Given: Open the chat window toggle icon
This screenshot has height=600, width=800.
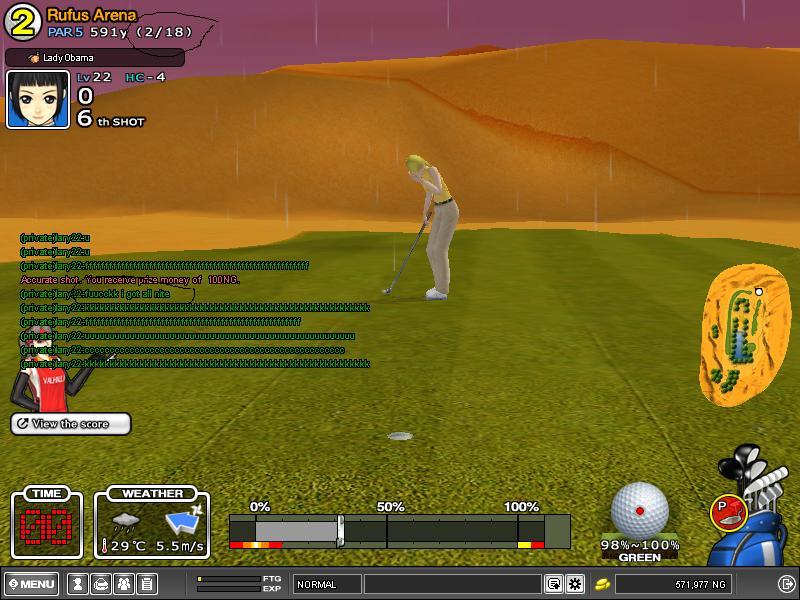Looking at the screenshot, I should (x=553, y=584).
